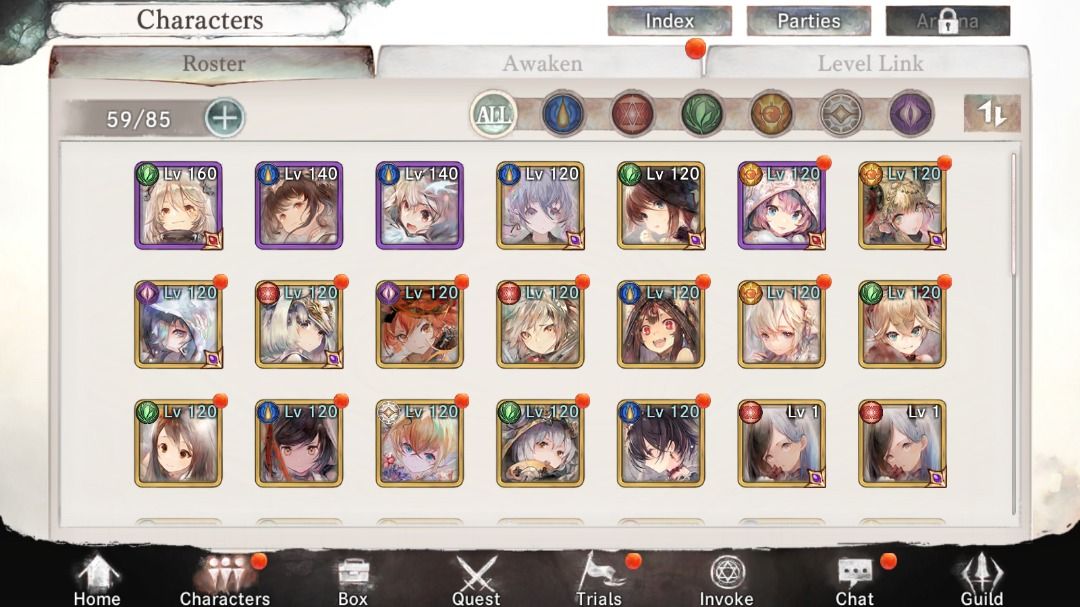Toggle the sort order arrows button
Viewport: 1080px width, 607px height.
click(991, 114)
